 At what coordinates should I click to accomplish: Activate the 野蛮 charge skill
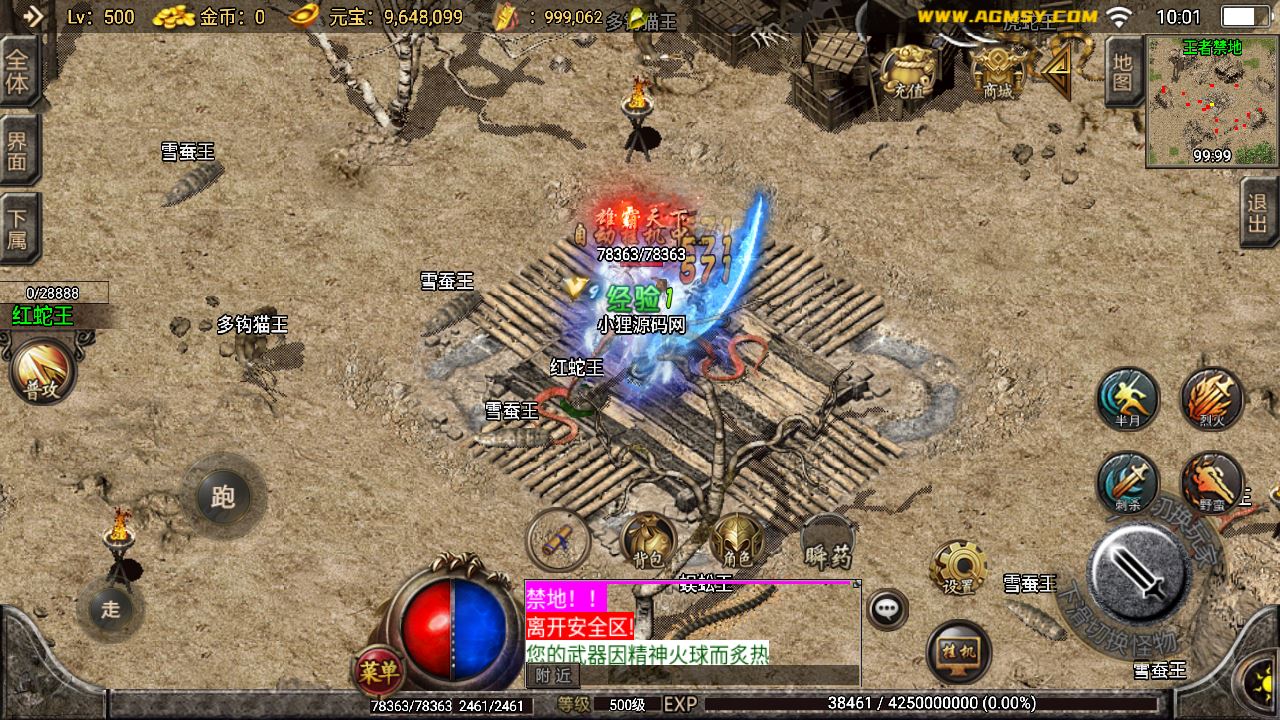pyautogui.click(x=1212, y=484)
